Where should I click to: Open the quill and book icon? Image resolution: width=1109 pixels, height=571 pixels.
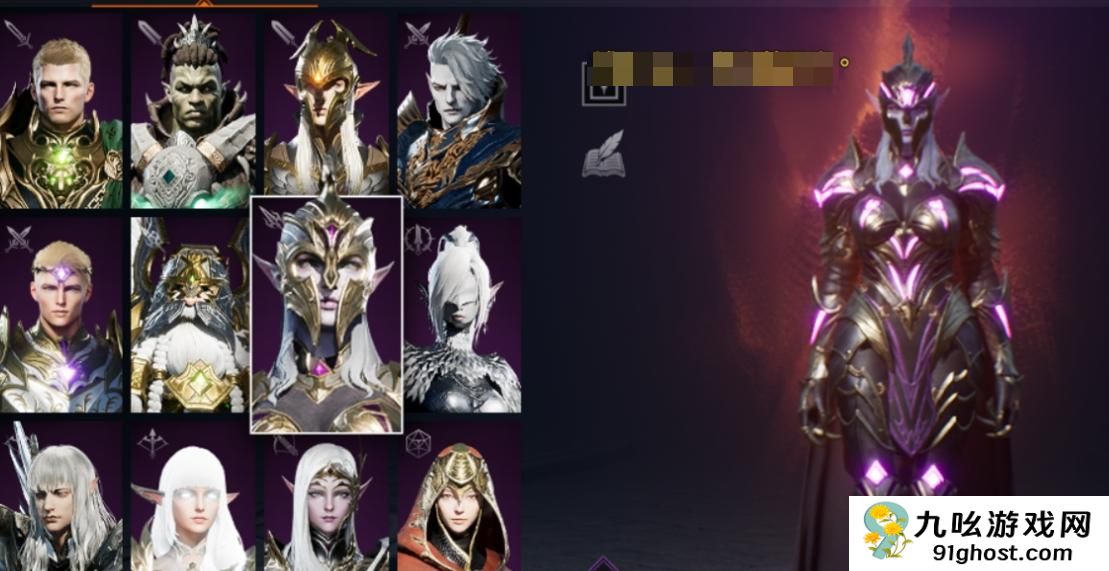603,154
